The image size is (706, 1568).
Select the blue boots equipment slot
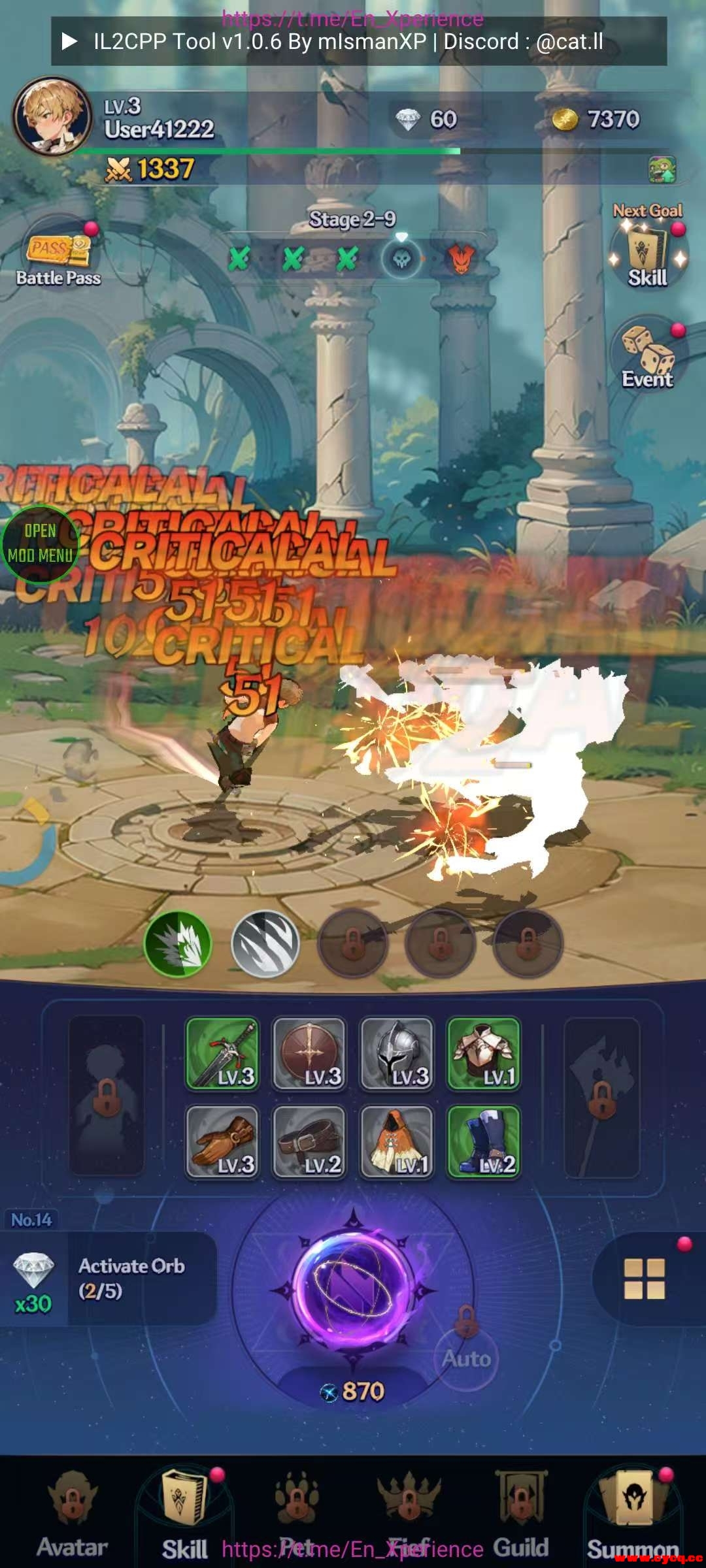(x=484, y=1141)
